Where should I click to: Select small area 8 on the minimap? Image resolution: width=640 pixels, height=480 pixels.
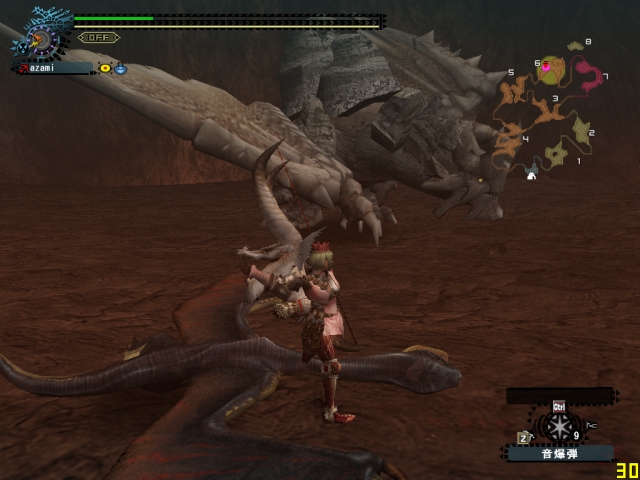(x=575, y=46)
